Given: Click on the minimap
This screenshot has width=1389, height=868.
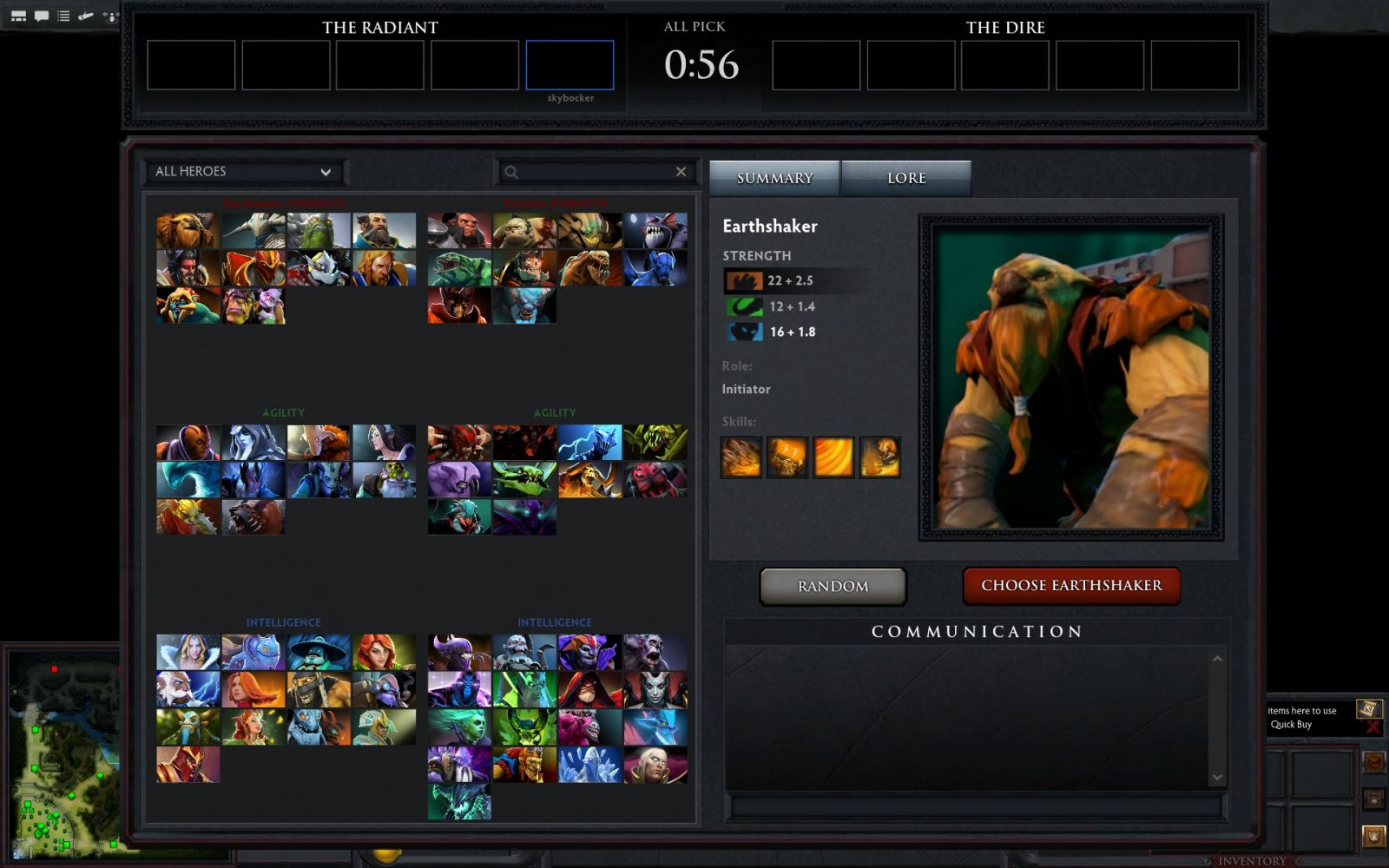Looking at the screenshot, I should point(61,755).
